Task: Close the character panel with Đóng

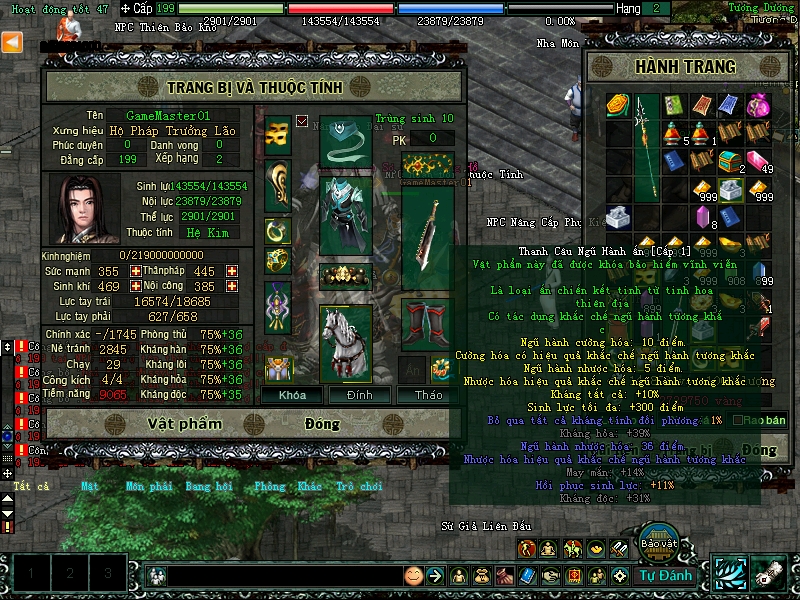Action: point(323,424)
